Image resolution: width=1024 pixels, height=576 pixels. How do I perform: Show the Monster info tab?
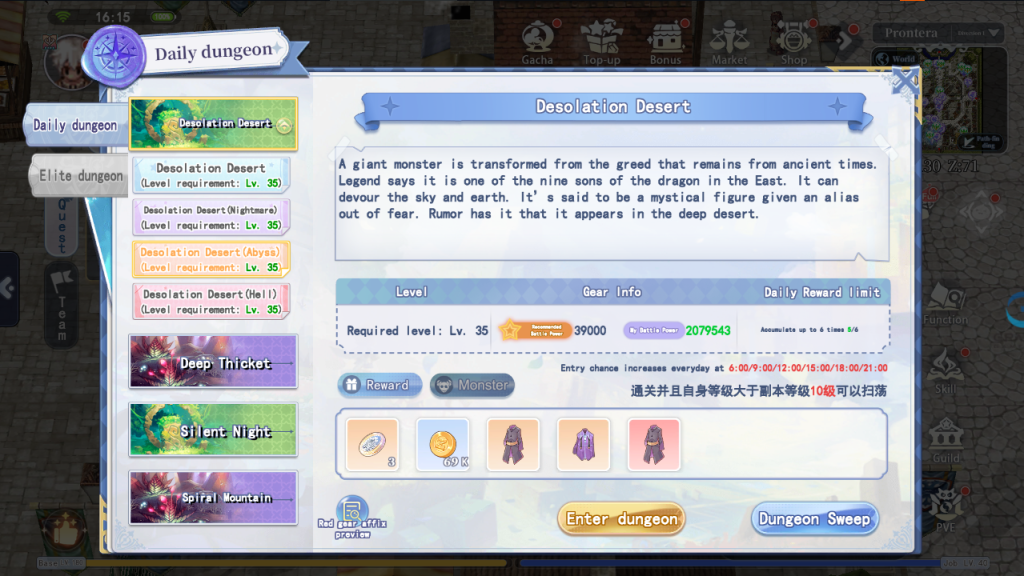(472, 385)
